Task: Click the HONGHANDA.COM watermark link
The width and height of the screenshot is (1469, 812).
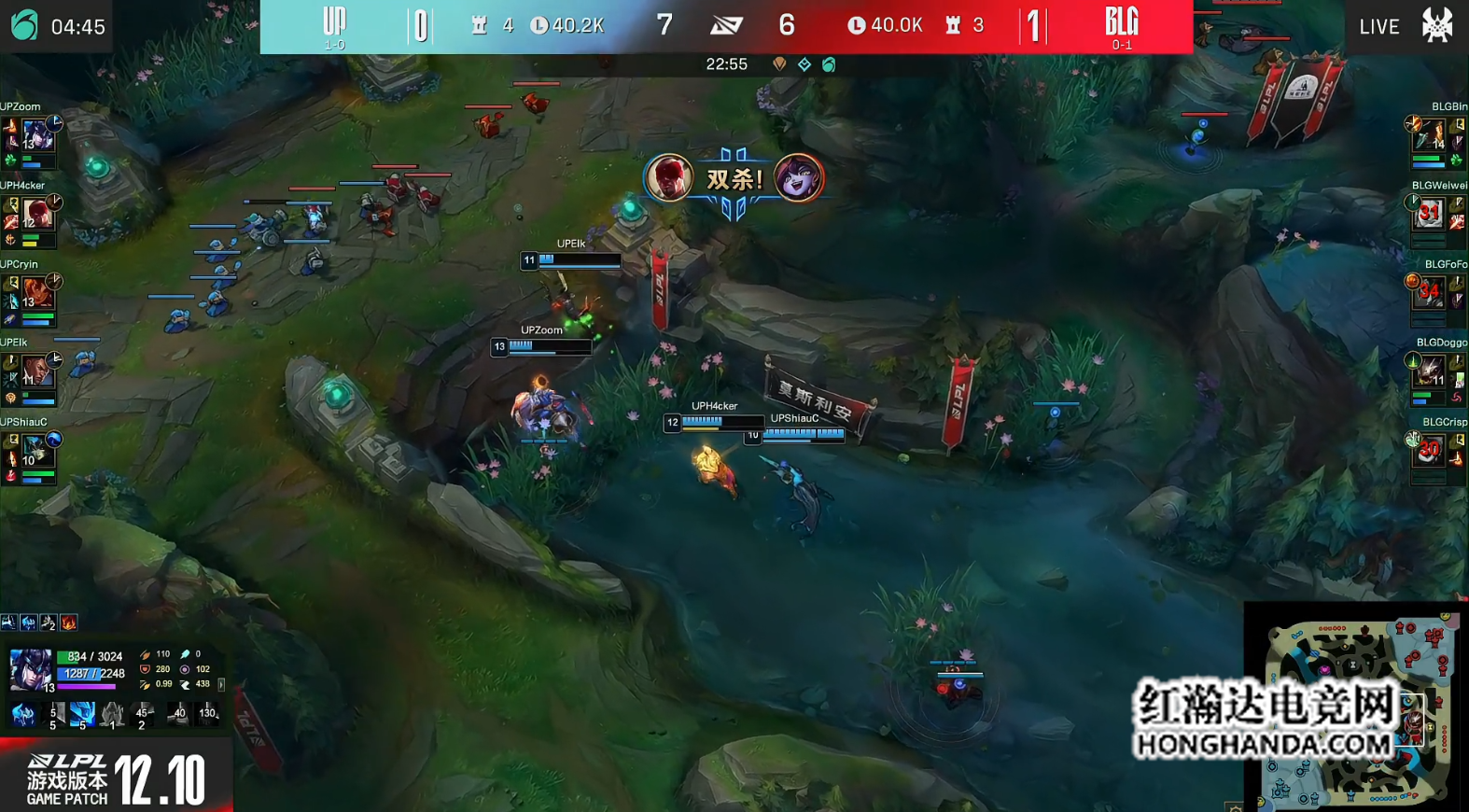Action: point(1263,744)
